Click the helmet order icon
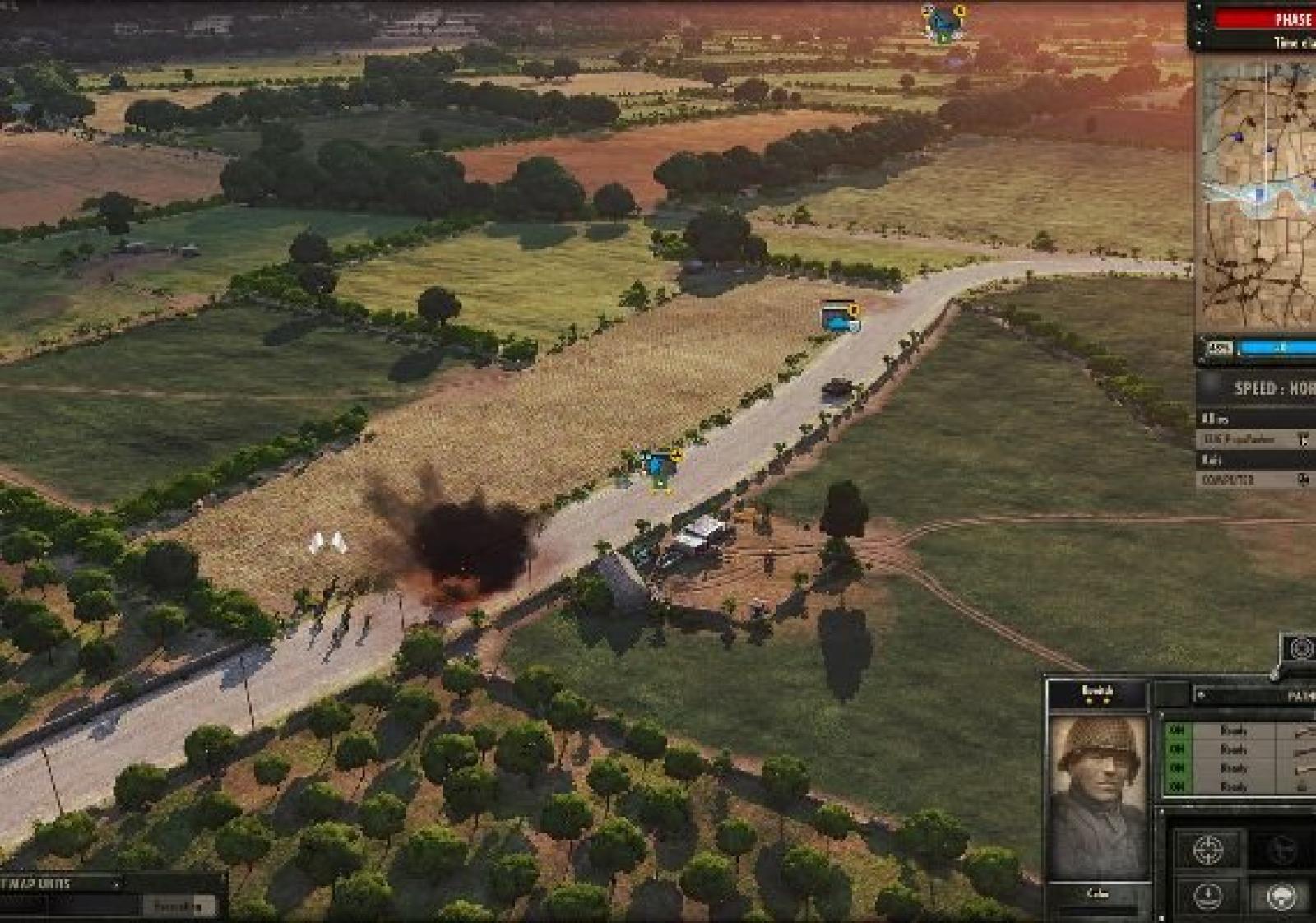 (x=1281, y=897)
